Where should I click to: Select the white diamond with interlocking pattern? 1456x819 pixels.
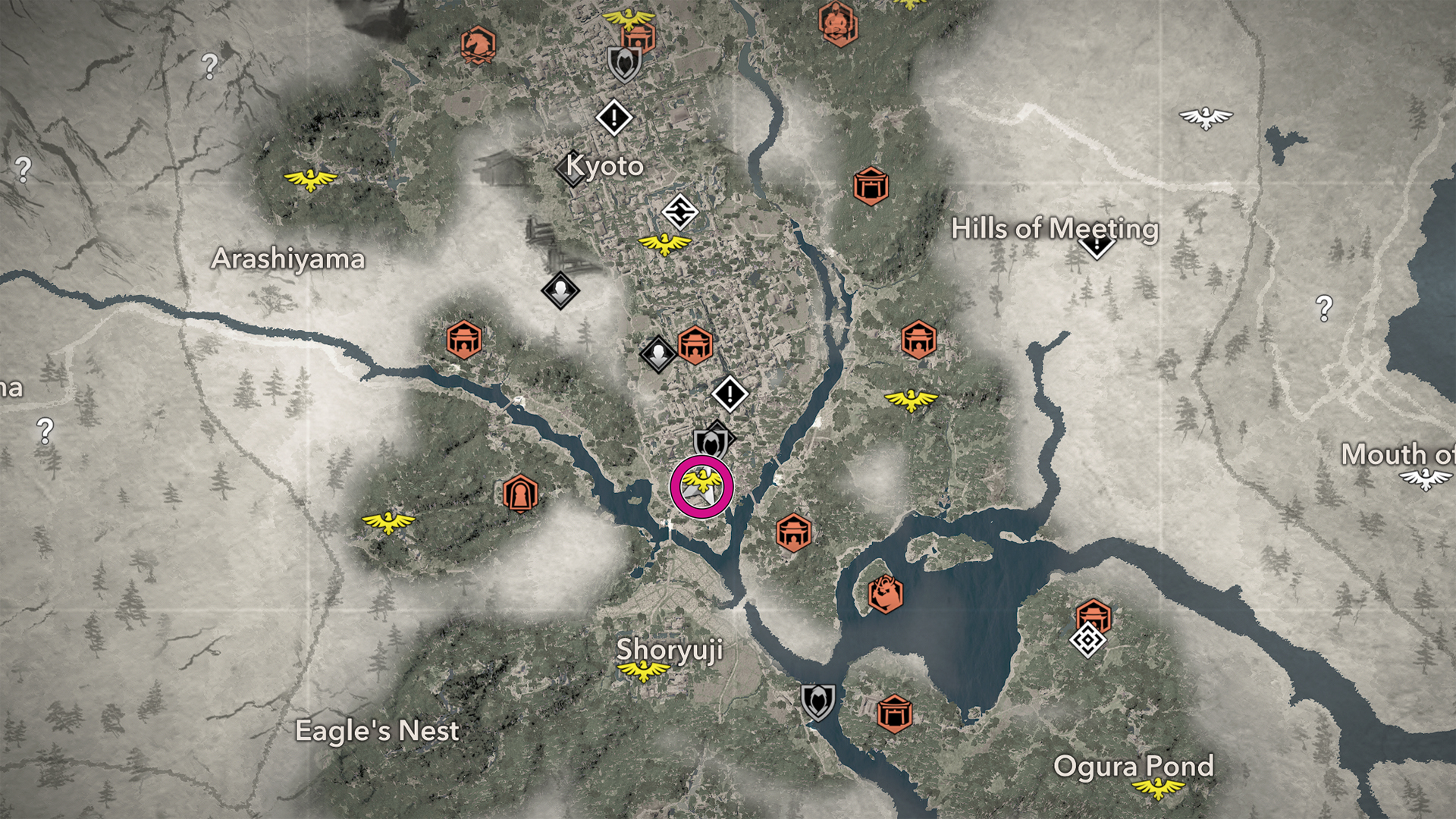click(679, 212)
